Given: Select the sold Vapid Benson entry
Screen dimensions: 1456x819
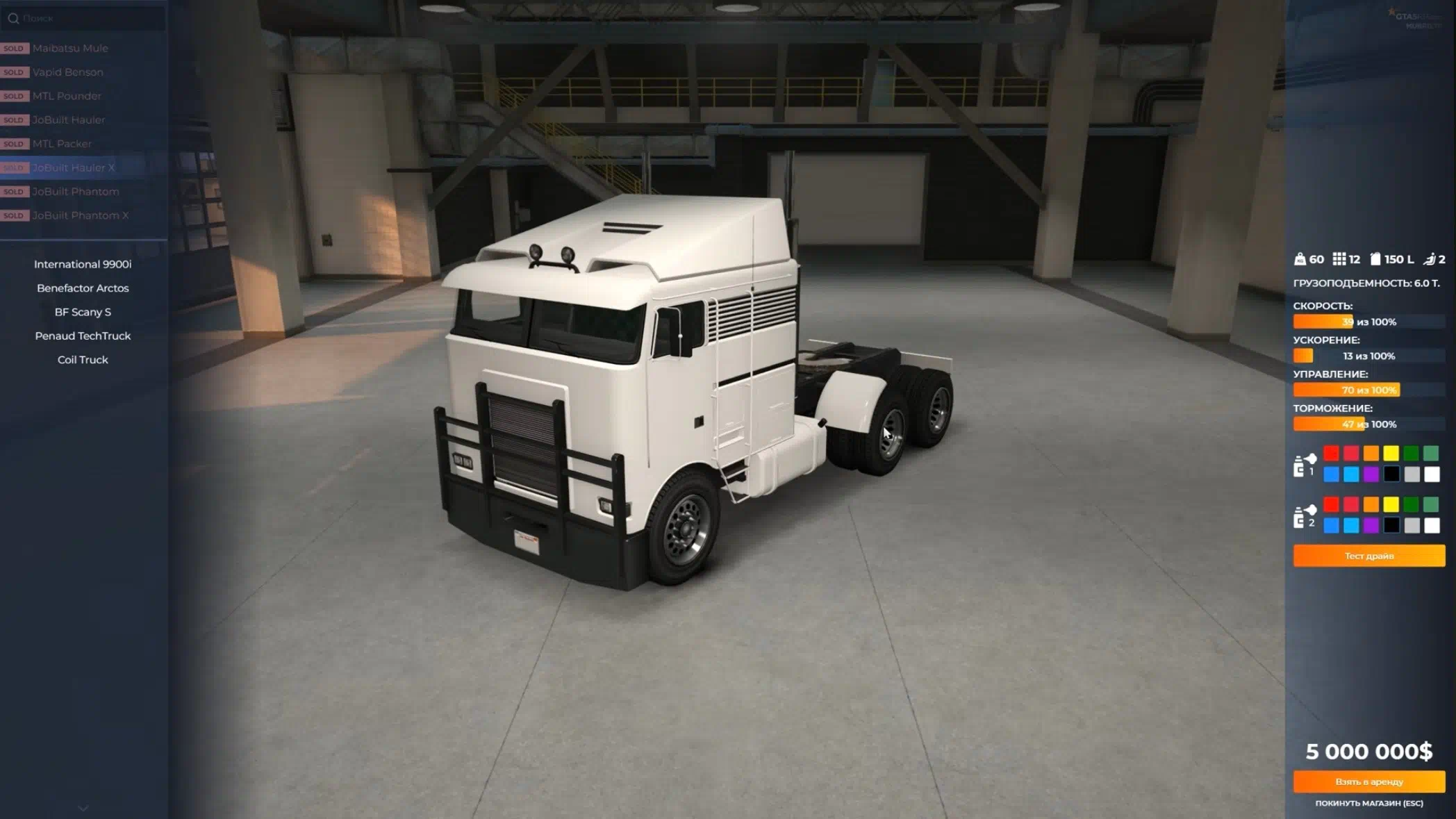Looking at the screenshot, I should coord(67,72).
